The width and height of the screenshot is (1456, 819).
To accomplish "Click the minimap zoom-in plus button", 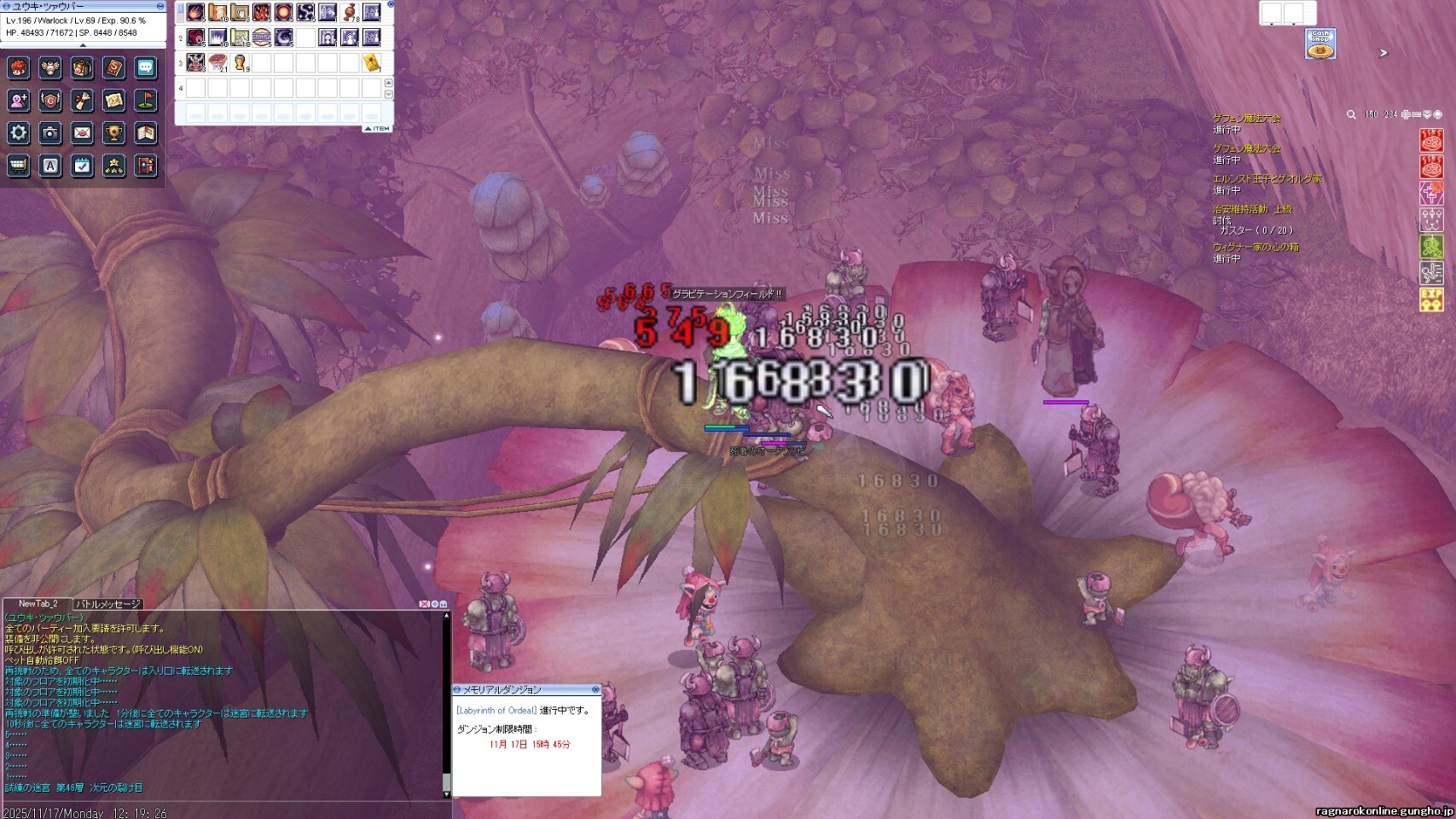I will click(x=1406, y=114).
